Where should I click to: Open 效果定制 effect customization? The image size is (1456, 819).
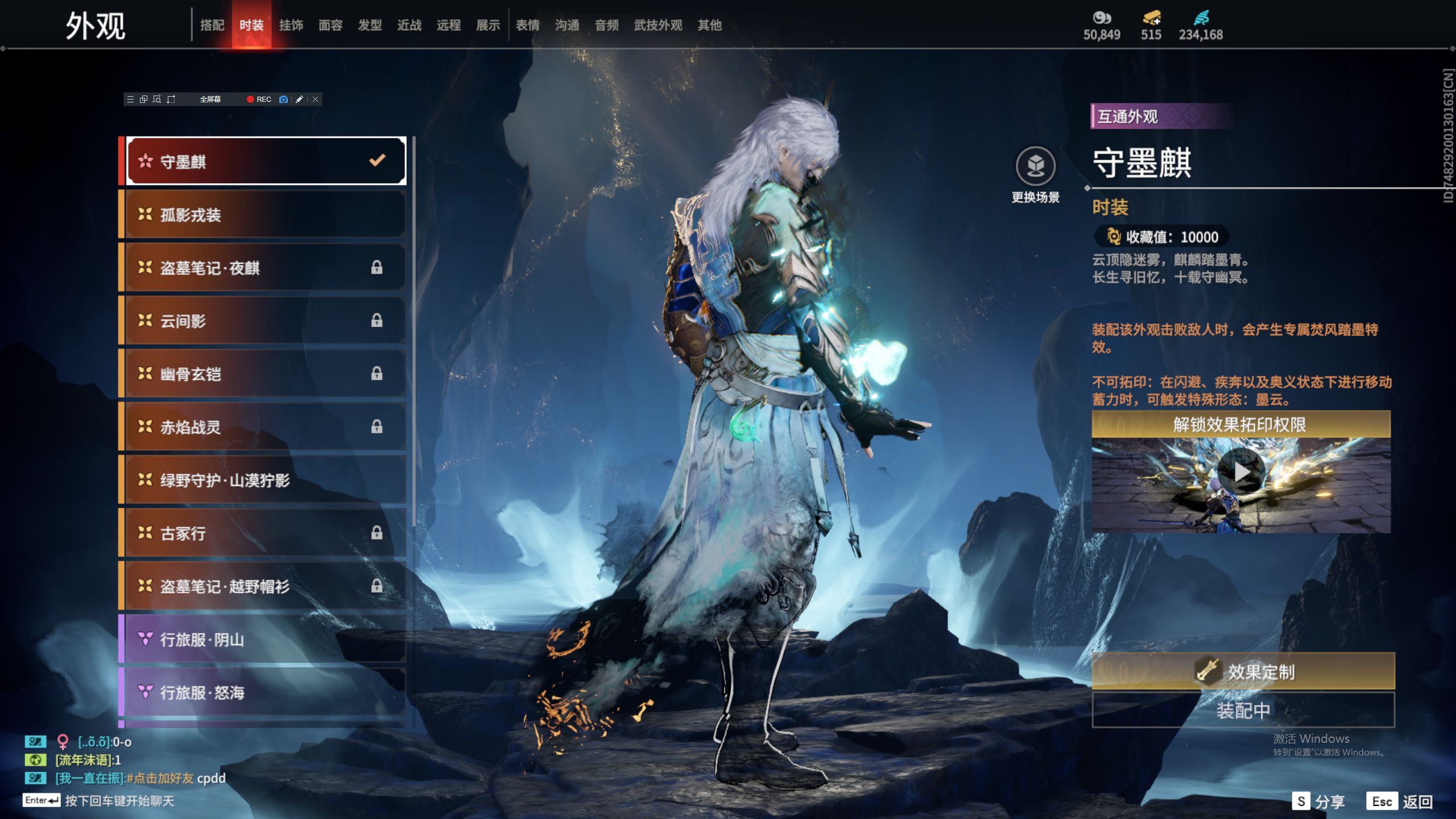(1243, 672)
